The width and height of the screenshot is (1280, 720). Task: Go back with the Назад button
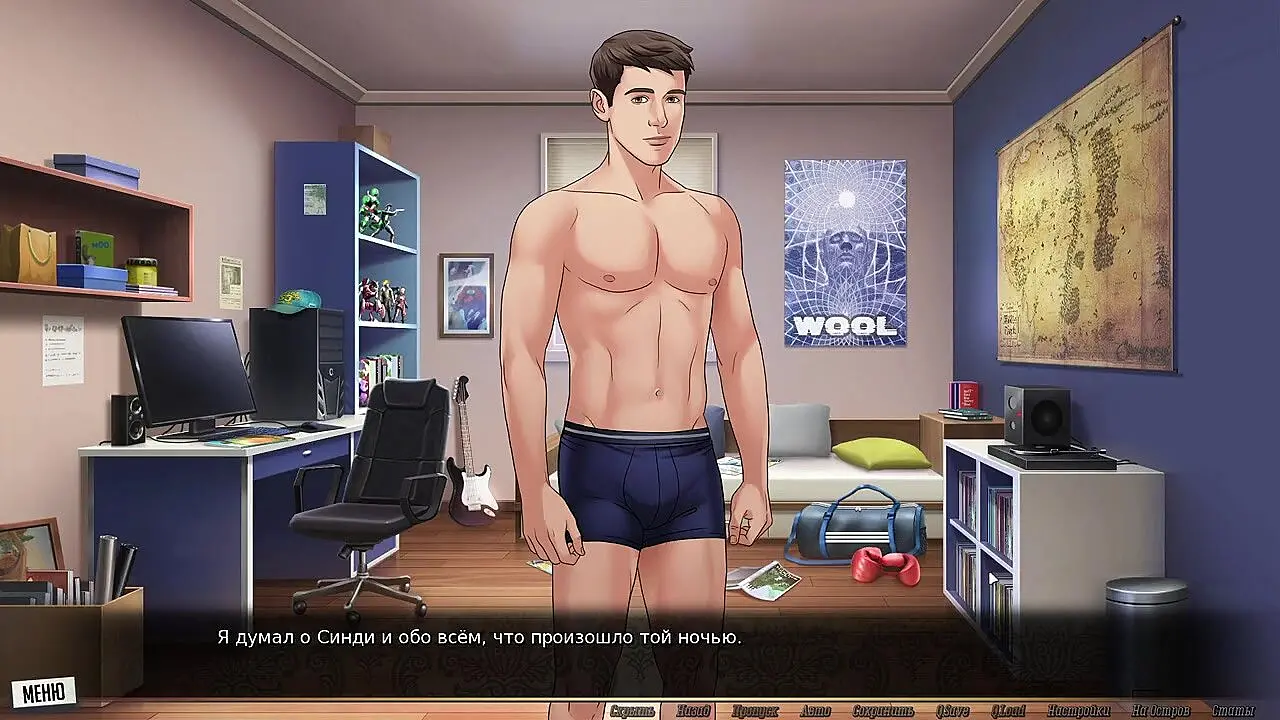tap(692, 711)
